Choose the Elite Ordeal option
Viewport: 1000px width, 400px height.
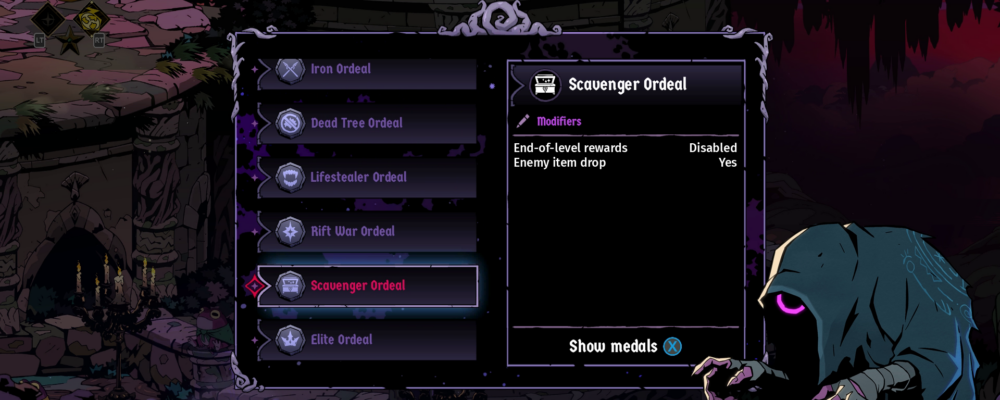(x=366, y=340)
